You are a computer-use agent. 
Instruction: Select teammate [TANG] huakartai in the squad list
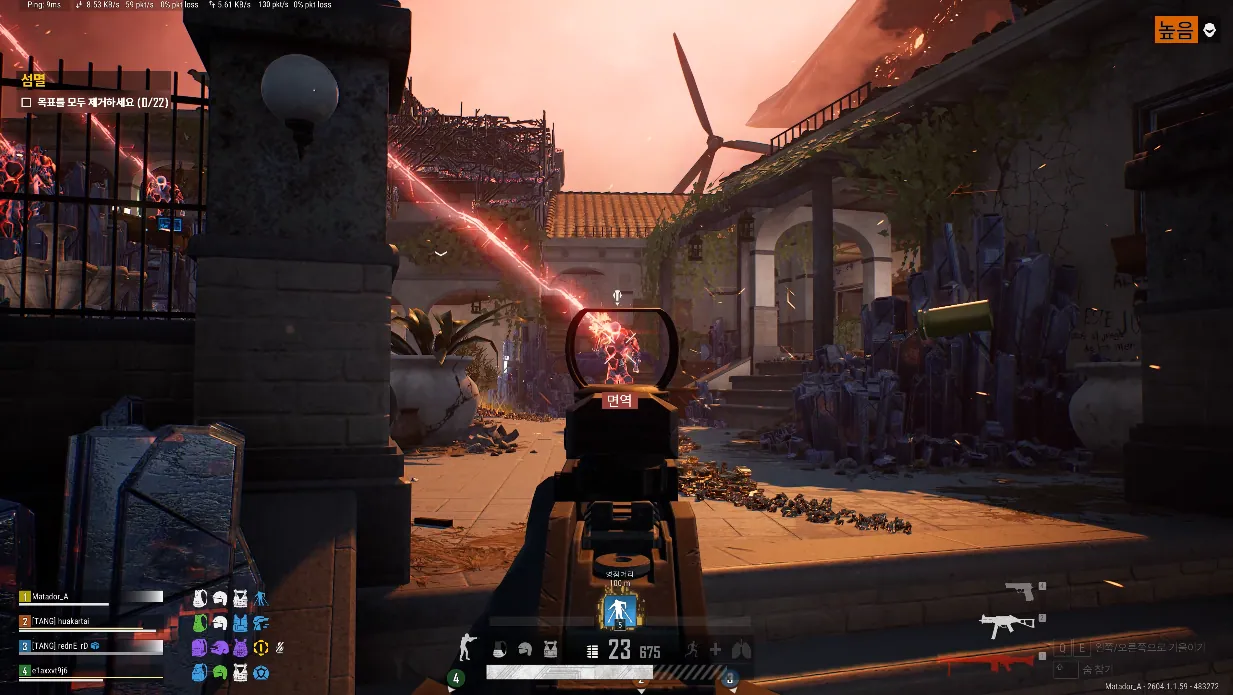[x=90, y=621]
